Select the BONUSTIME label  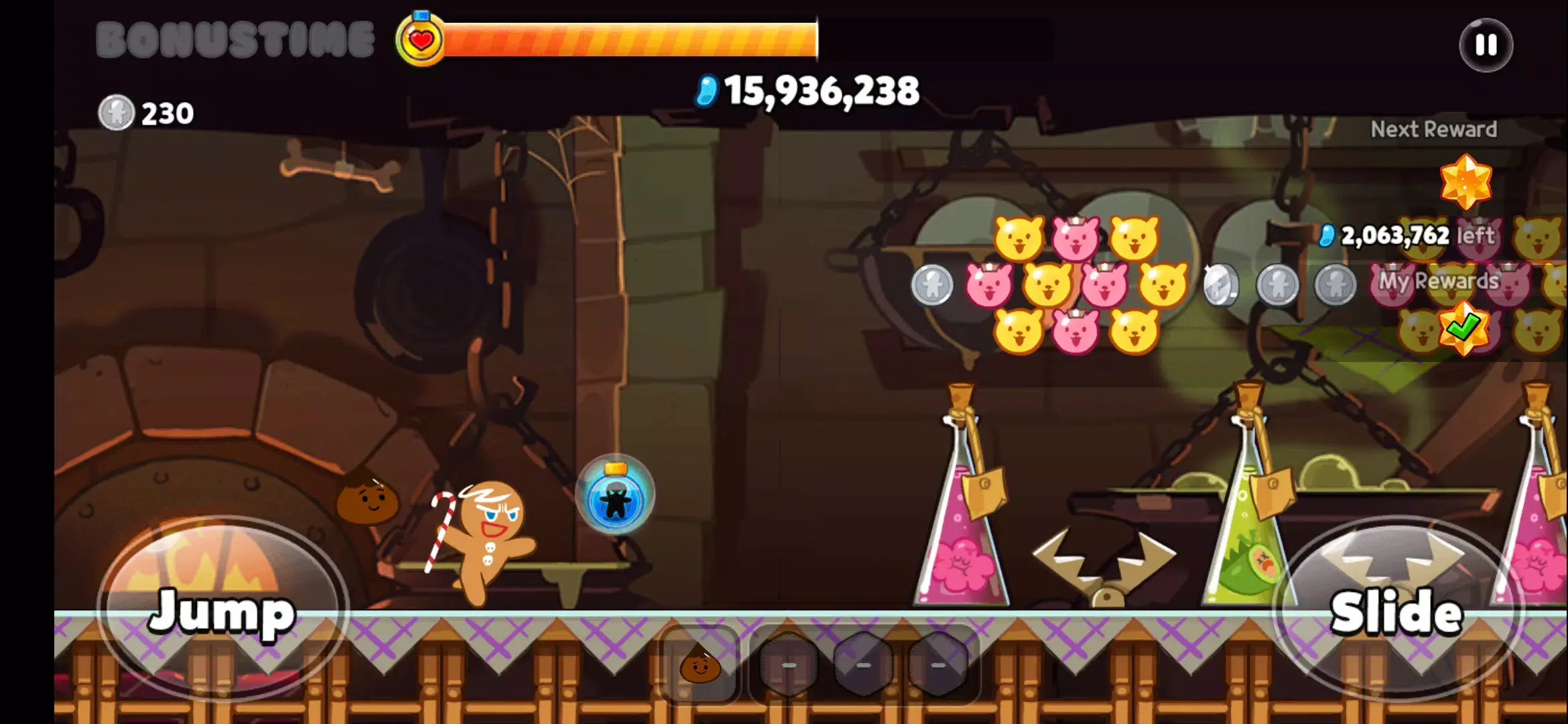click(235, 38)
